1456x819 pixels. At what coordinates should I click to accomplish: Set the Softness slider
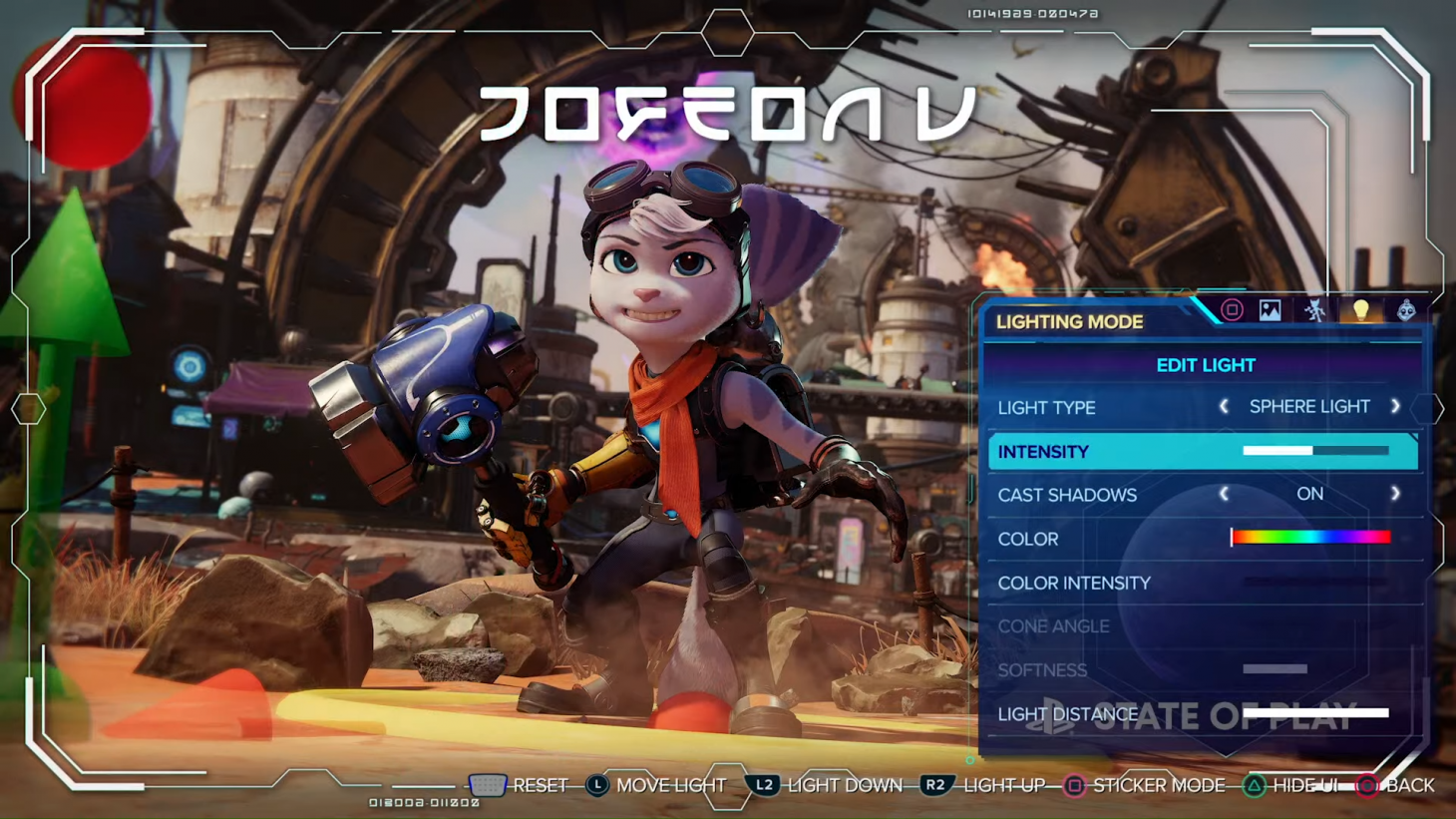[x=1274, y=669]
